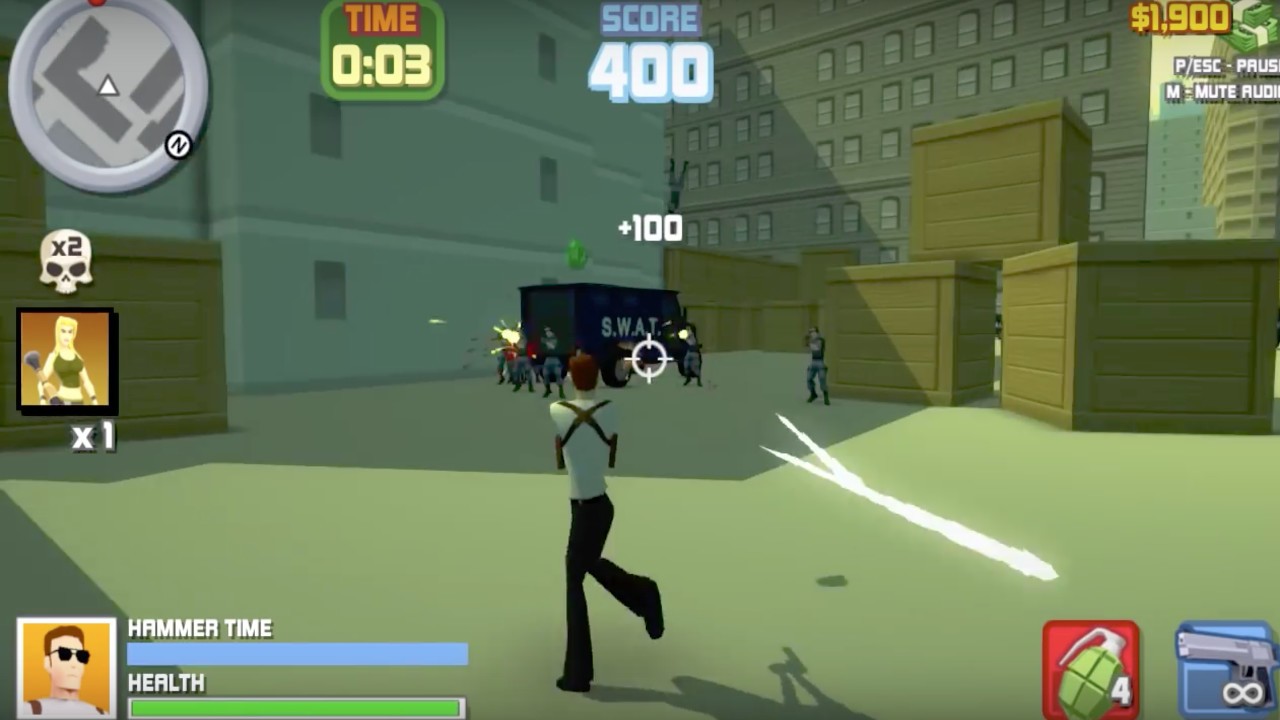Click the blue HAMMER TIME meter
Image resolution: width=1280 pixels, height=720 pixels.
pyautogui.click(x=295, y=654)
